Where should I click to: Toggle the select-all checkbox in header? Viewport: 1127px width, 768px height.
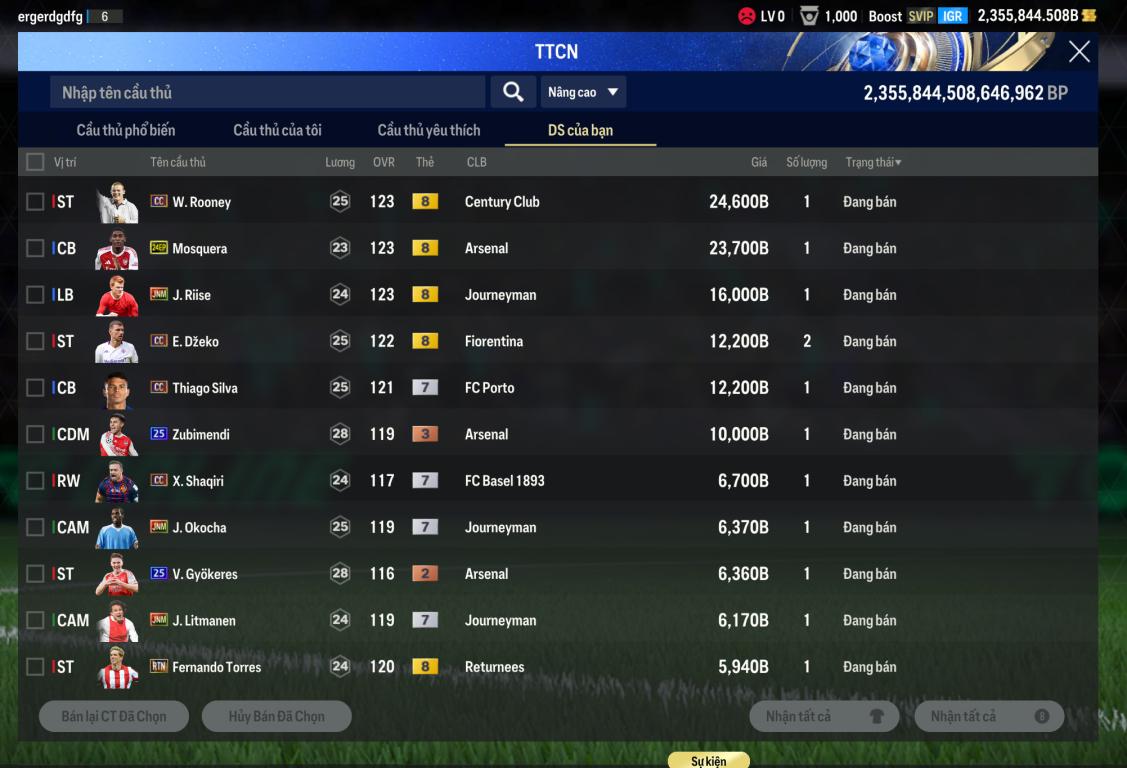click(x=35, y=162)
